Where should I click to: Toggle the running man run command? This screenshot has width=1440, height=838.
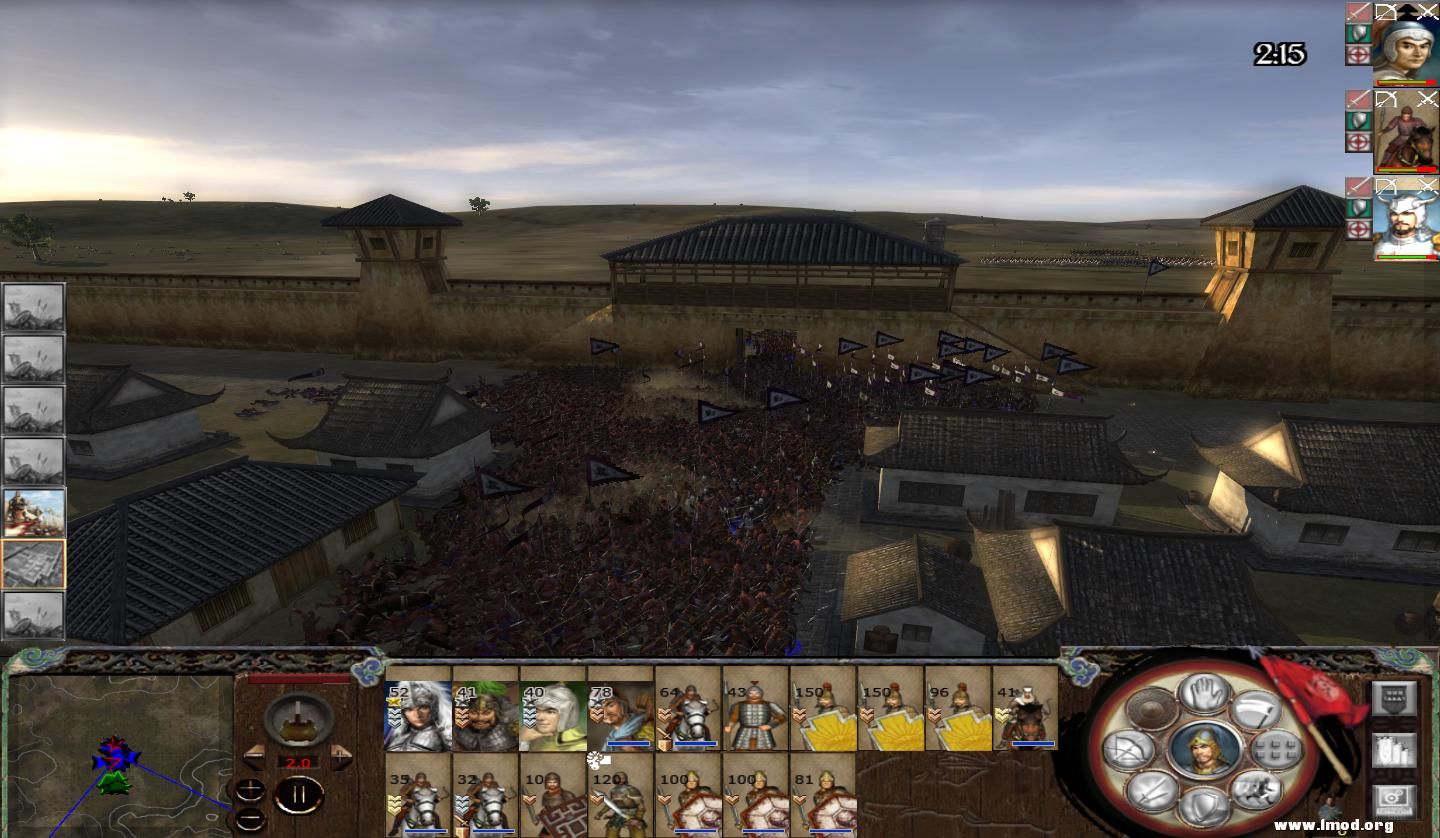[1256, 790]
